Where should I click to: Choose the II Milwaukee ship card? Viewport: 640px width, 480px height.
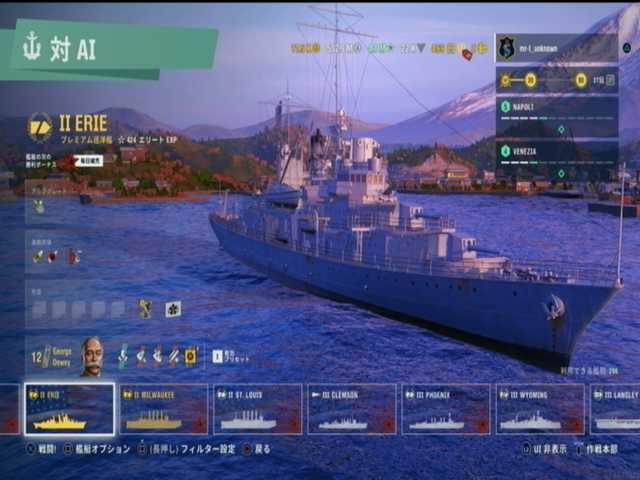pos(164,409)
